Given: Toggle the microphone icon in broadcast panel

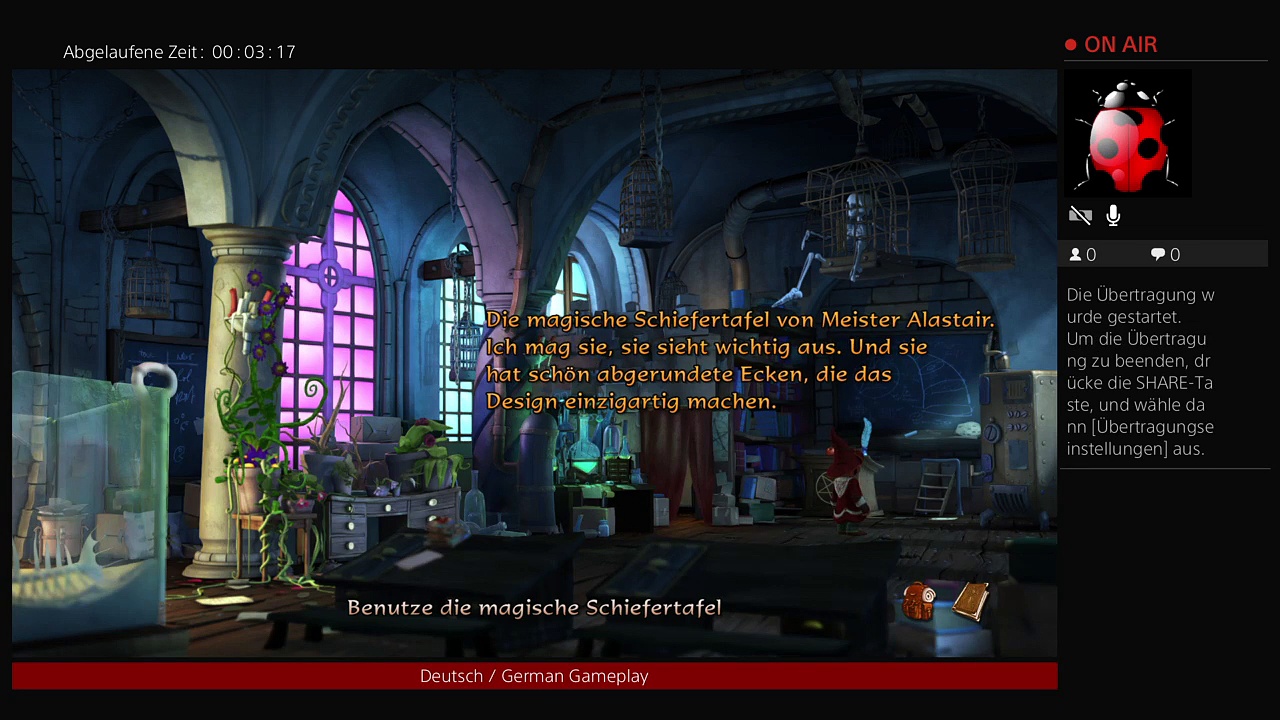Looking at the screenshot, I should coord(1113,215).
